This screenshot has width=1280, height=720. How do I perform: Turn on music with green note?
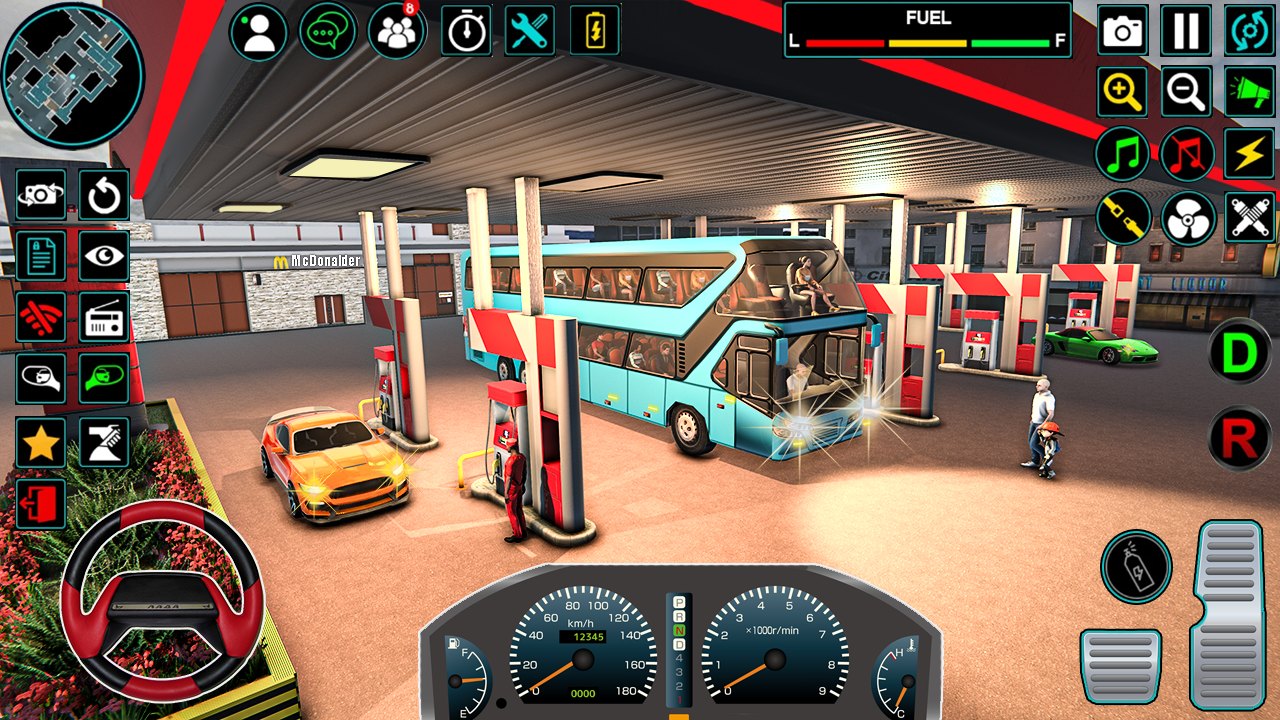(1123, 155)
